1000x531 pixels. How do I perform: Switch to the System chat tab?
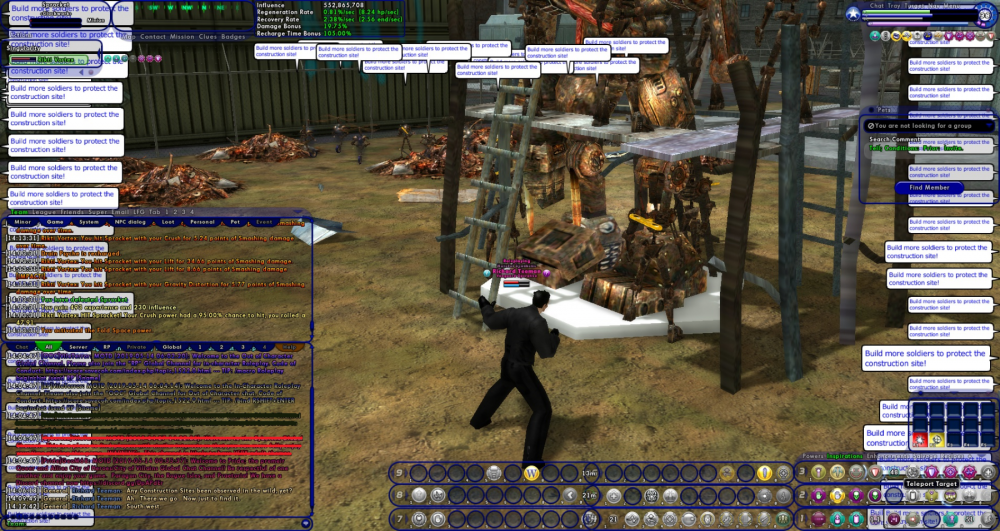pos(89,222)
